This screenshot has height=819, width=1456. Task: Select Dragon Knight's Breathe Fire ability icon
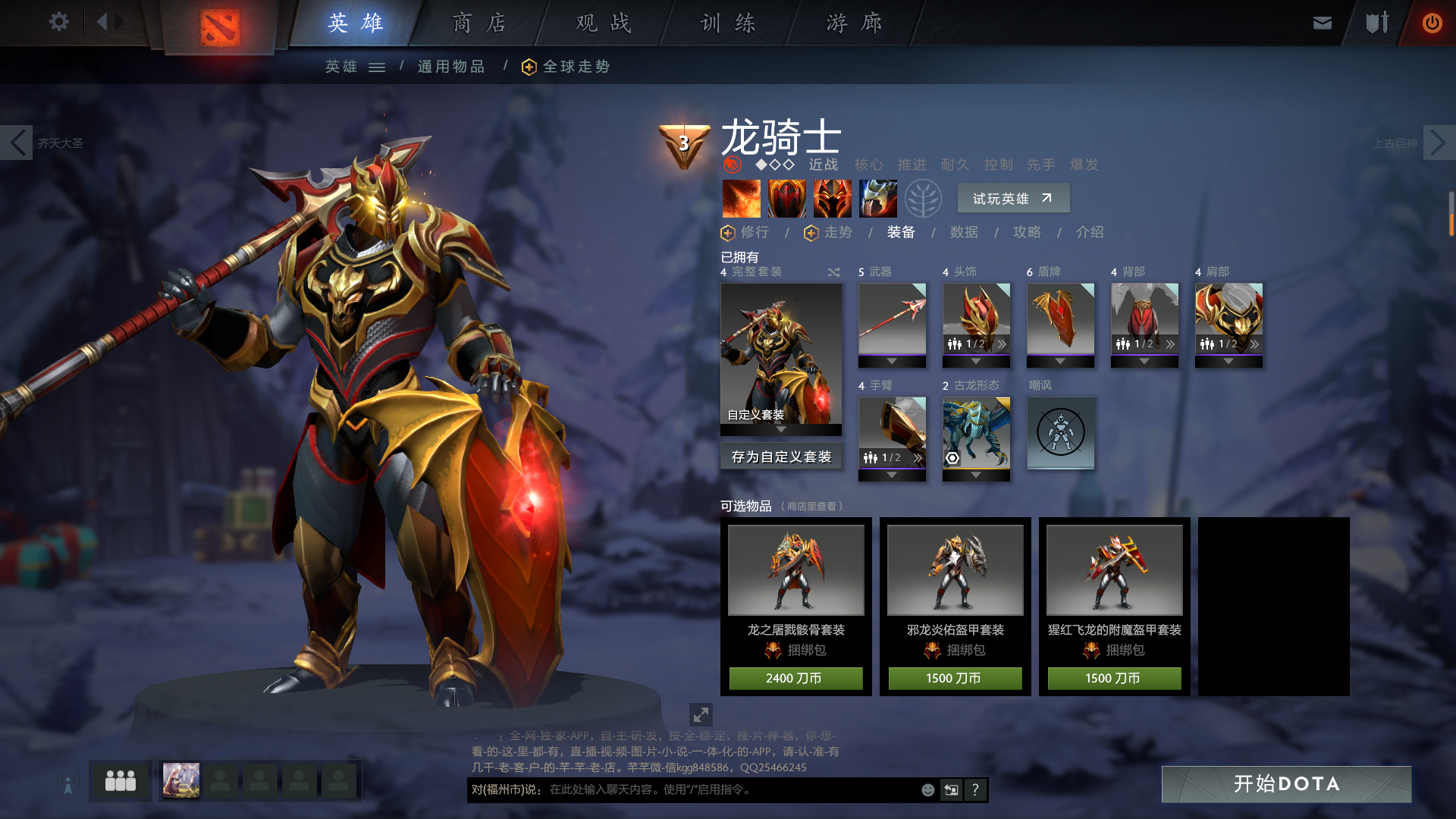[741, 198]
